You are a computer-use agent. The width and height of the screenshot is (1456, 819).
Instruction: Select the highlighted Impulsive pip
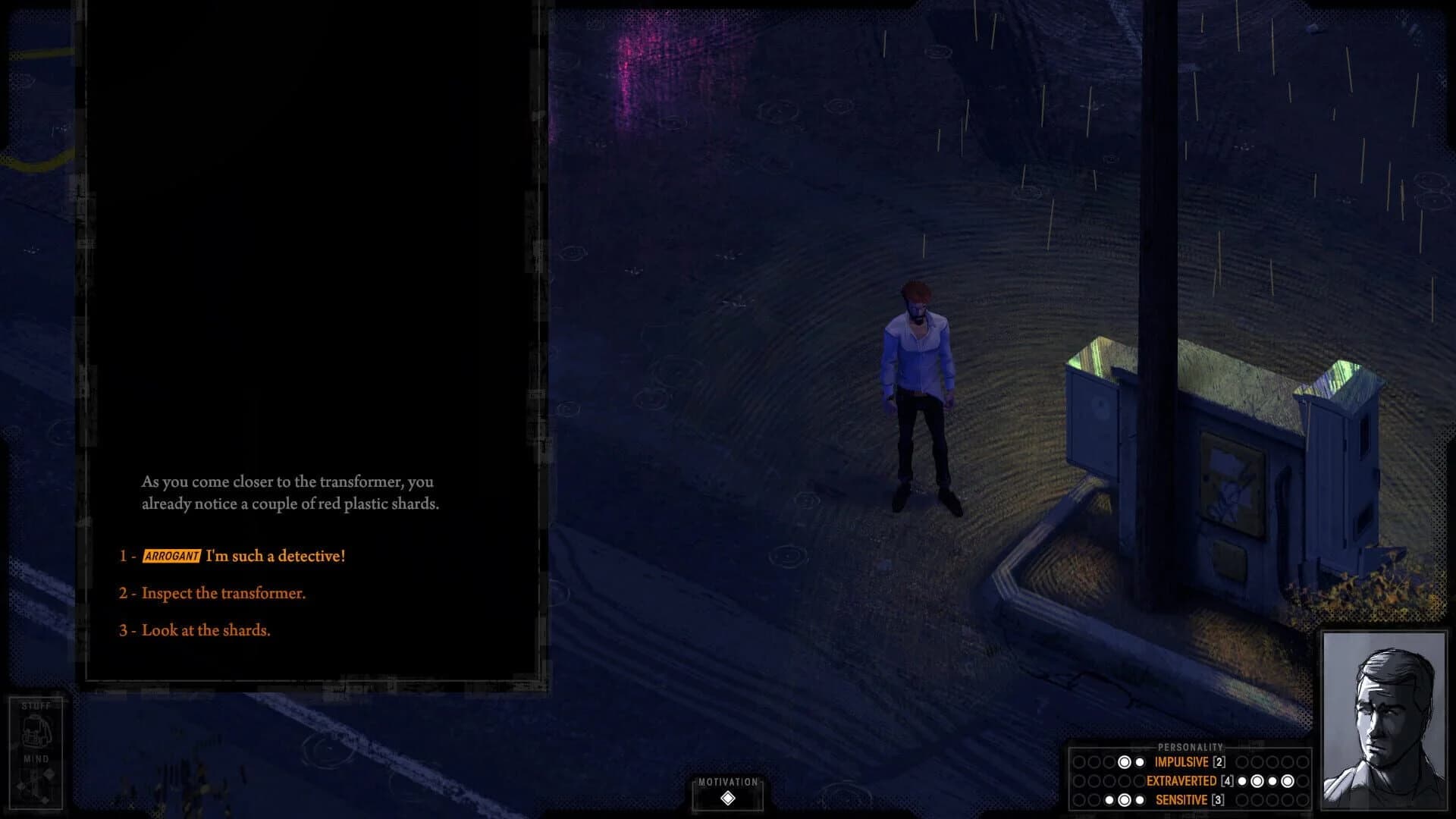pyautogui.click(x=1125, y=762)
